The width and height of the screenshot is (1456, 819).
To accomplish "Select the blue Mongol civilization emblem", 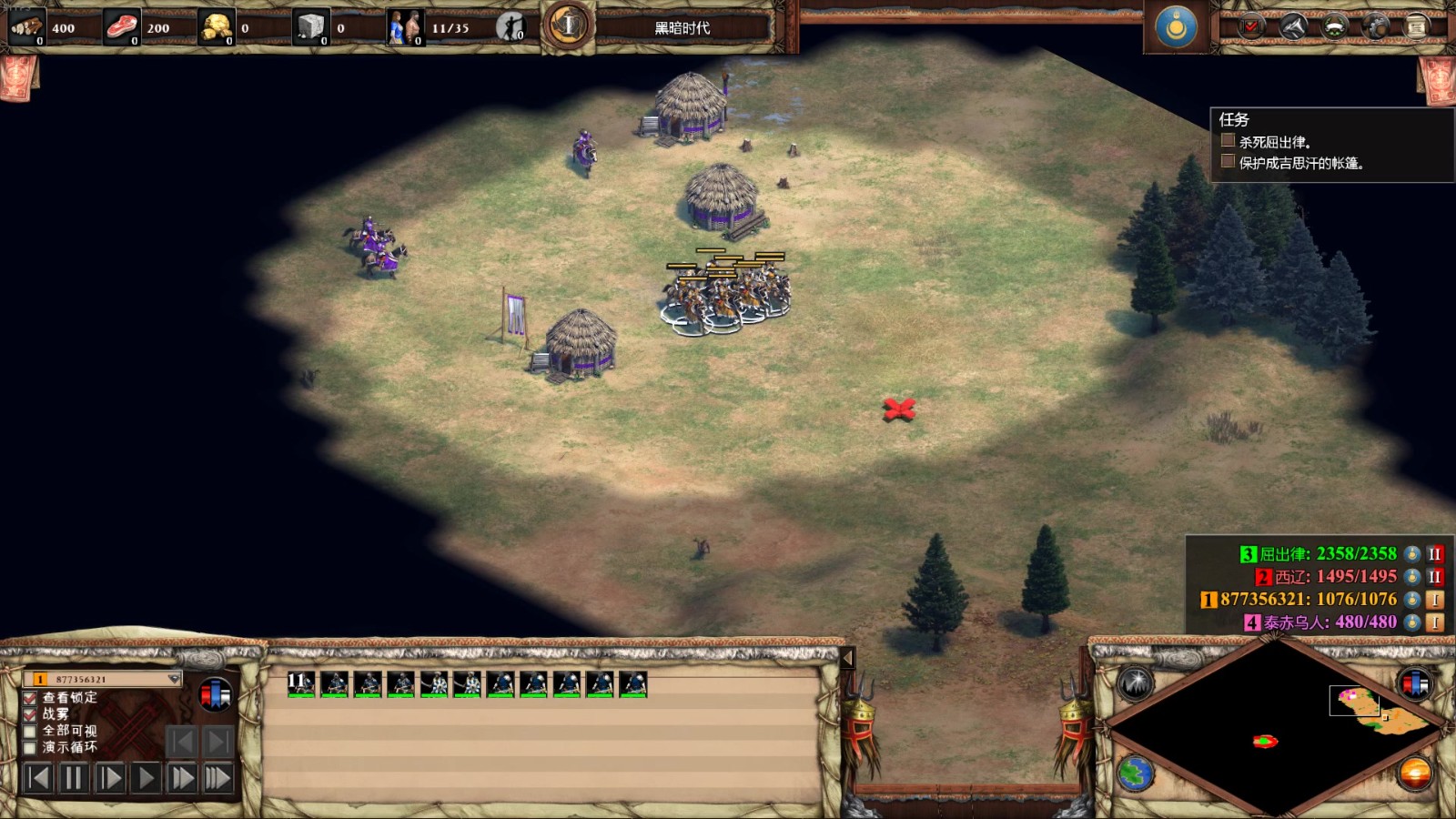I will click(1176, 27).
